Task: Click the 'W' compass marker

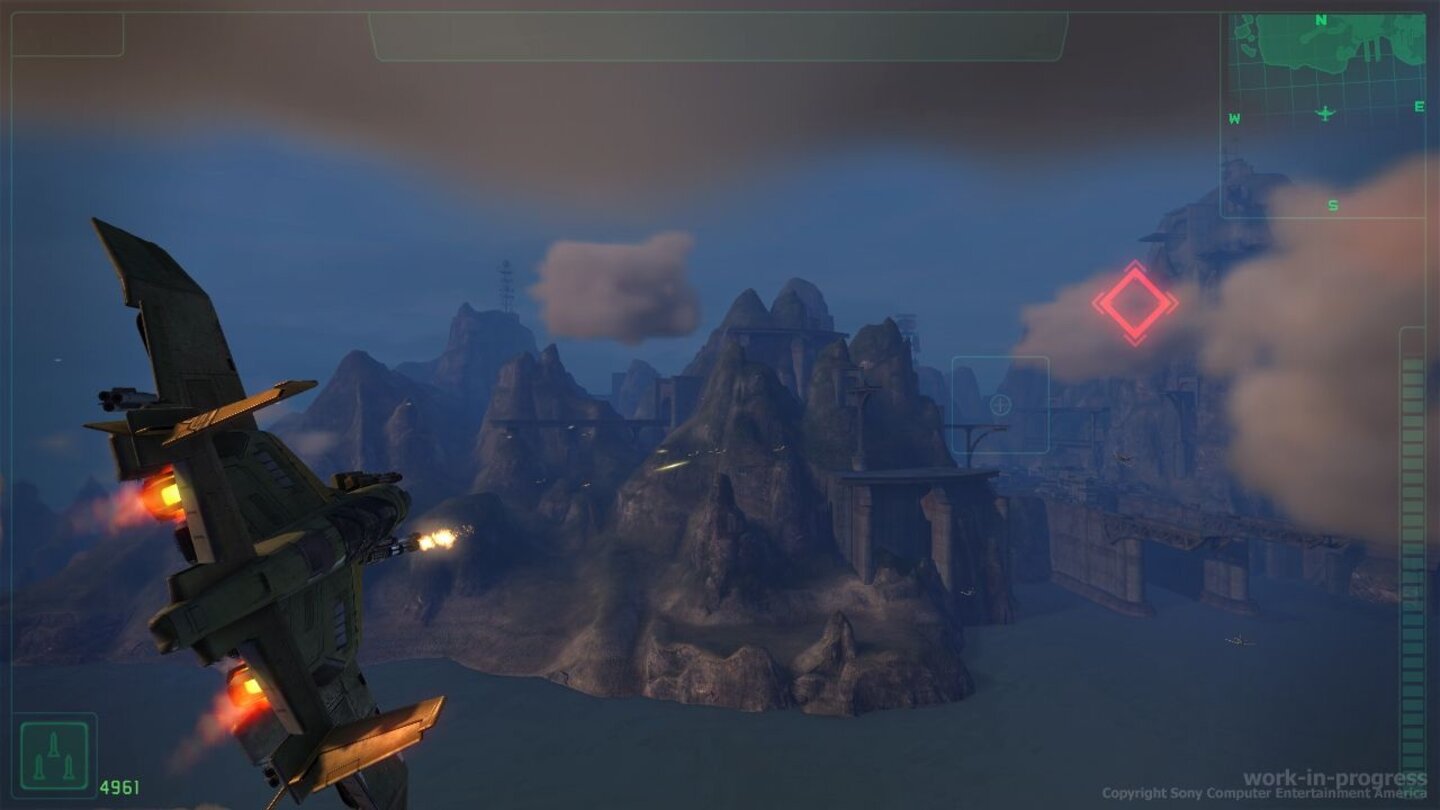Action: [1234, 118]
